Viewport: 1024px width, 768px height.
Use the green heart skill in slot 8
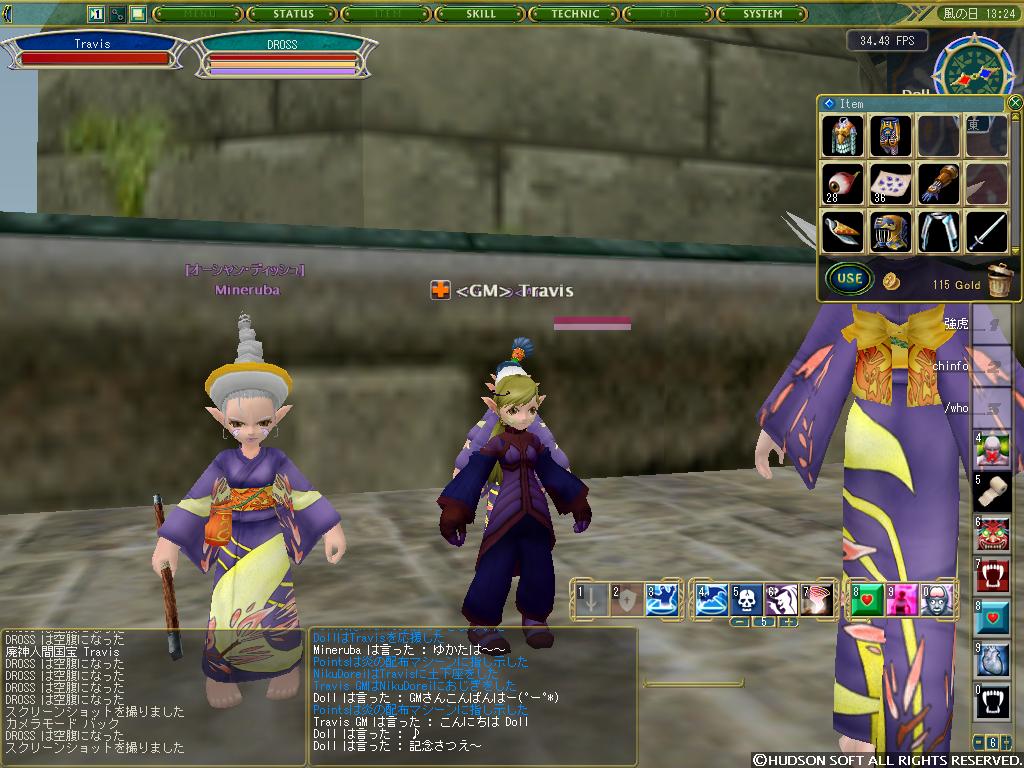pos(865,599)
